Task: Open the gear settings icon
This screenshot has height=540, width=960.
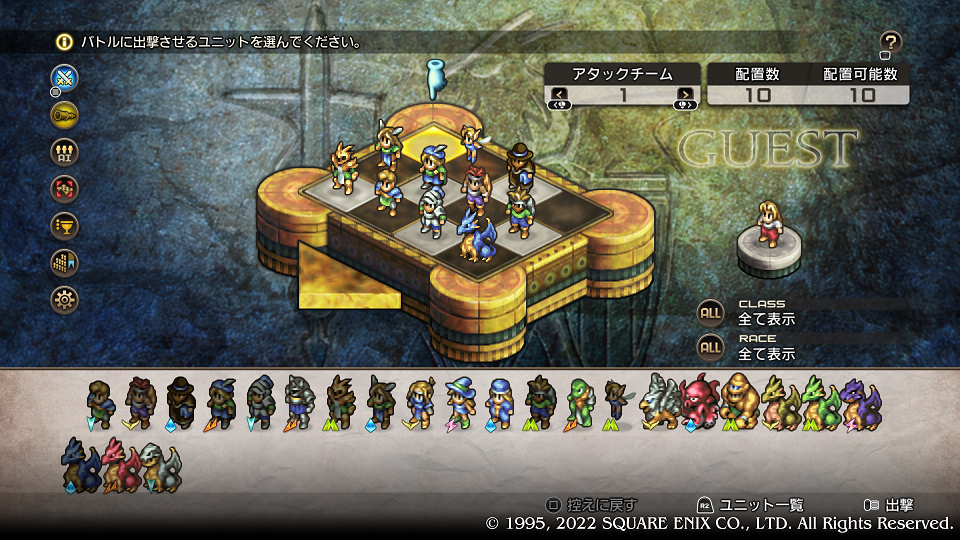Action: 65,298
